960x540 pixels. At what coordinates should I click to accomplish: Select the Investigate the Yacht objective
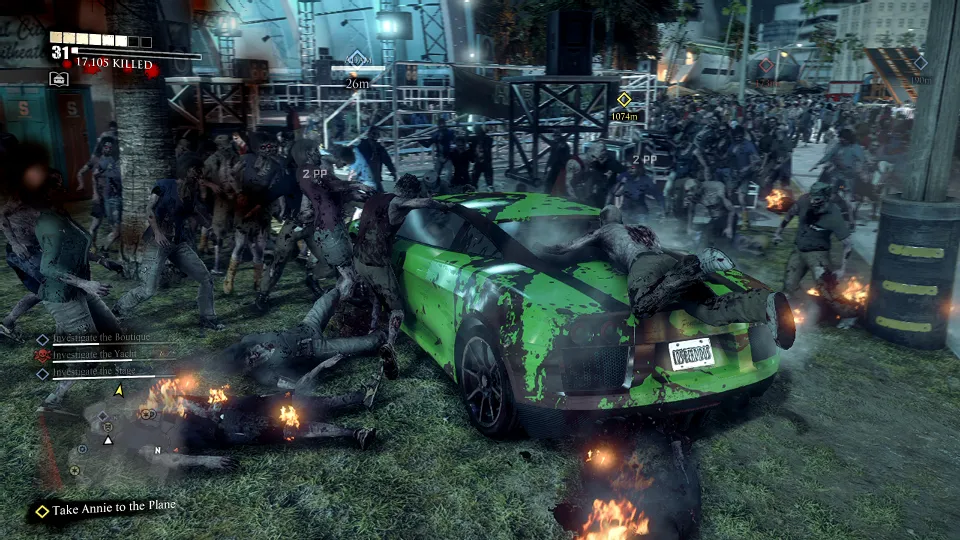pyautogui.click(x=95, y=356)
